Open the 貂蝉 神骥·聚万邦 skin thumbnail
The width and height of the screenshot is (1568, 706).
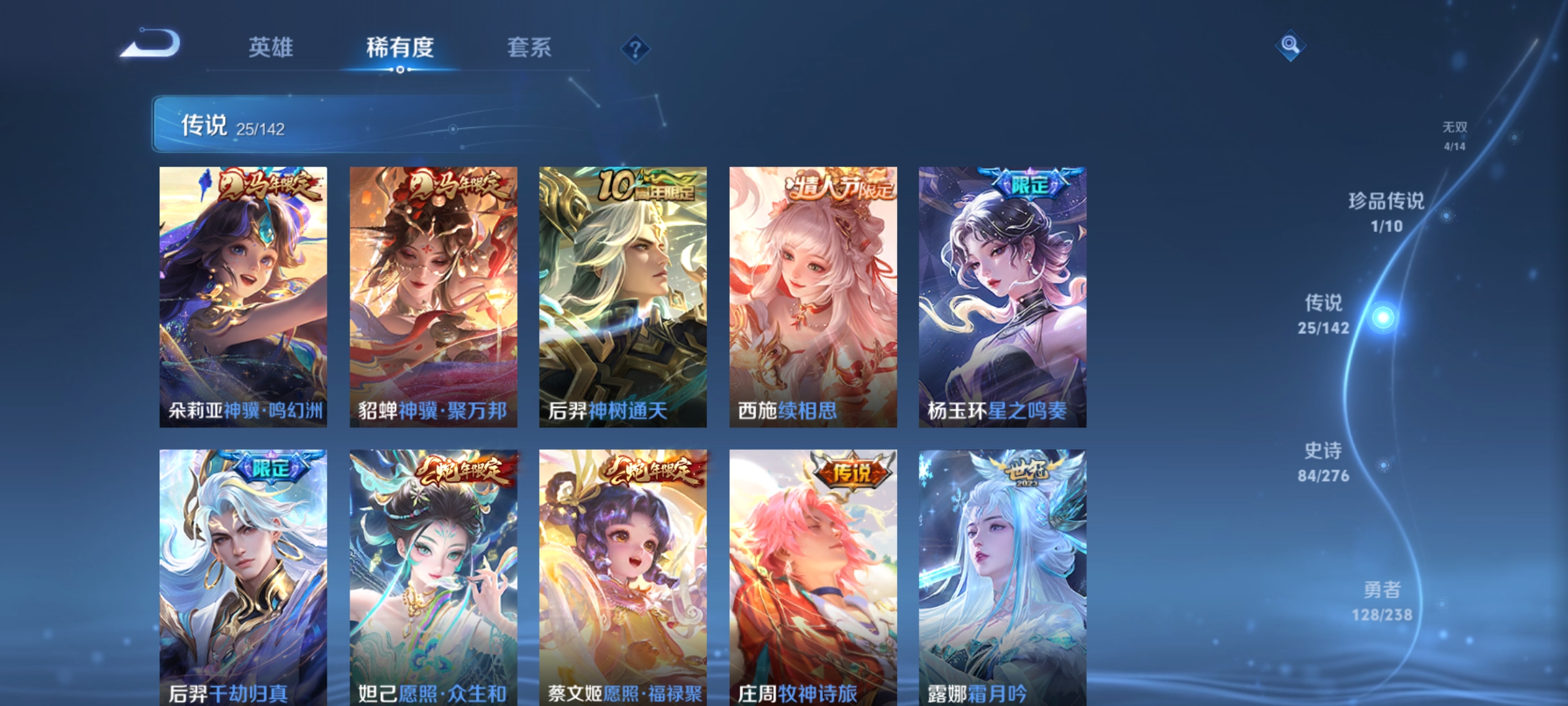pos(432,294)
